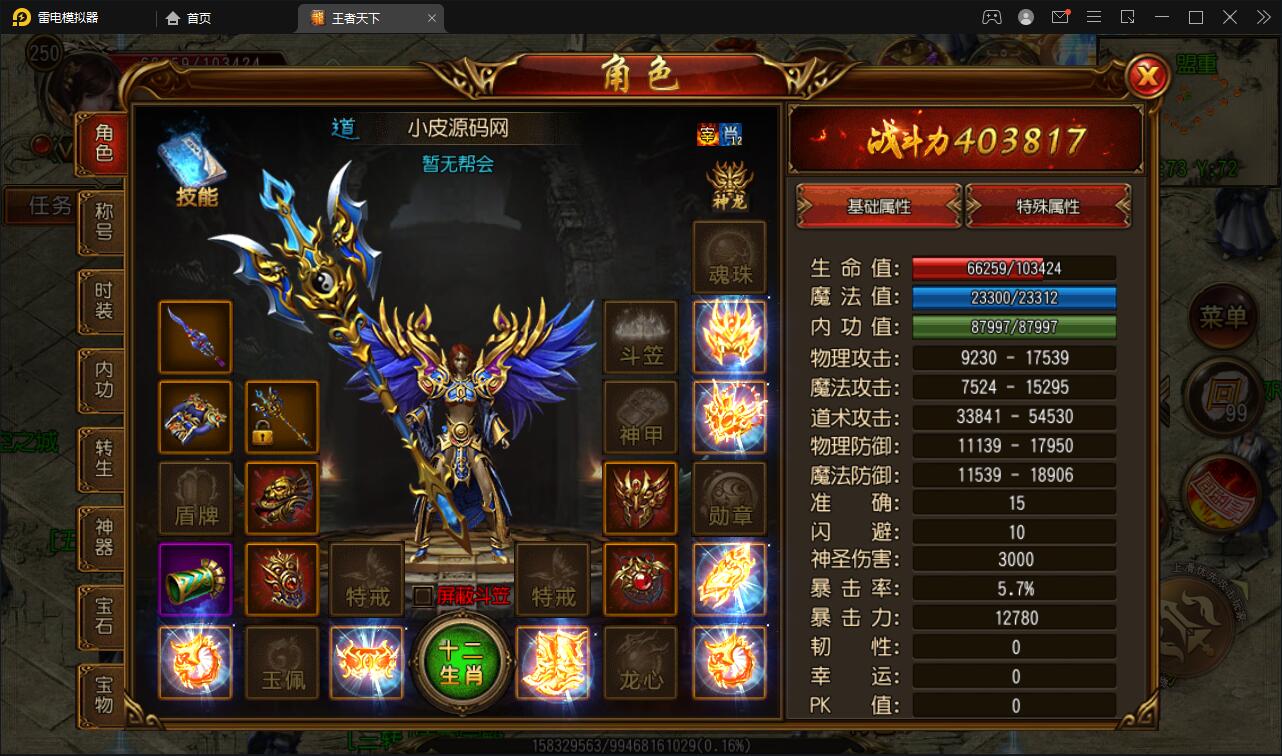
Task: Click the 勋章 medal equipment slot
Action: pyautogui.click(x=729, y=497)
